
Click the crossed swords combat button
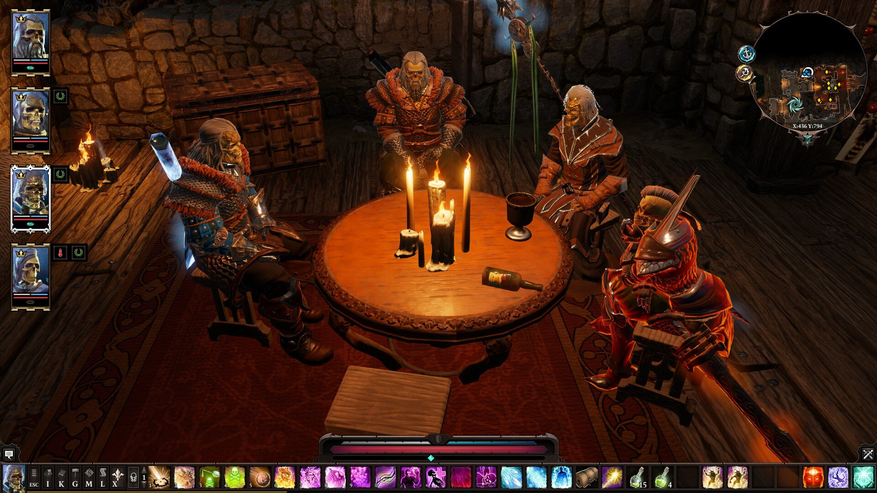(x=867, y=453)
